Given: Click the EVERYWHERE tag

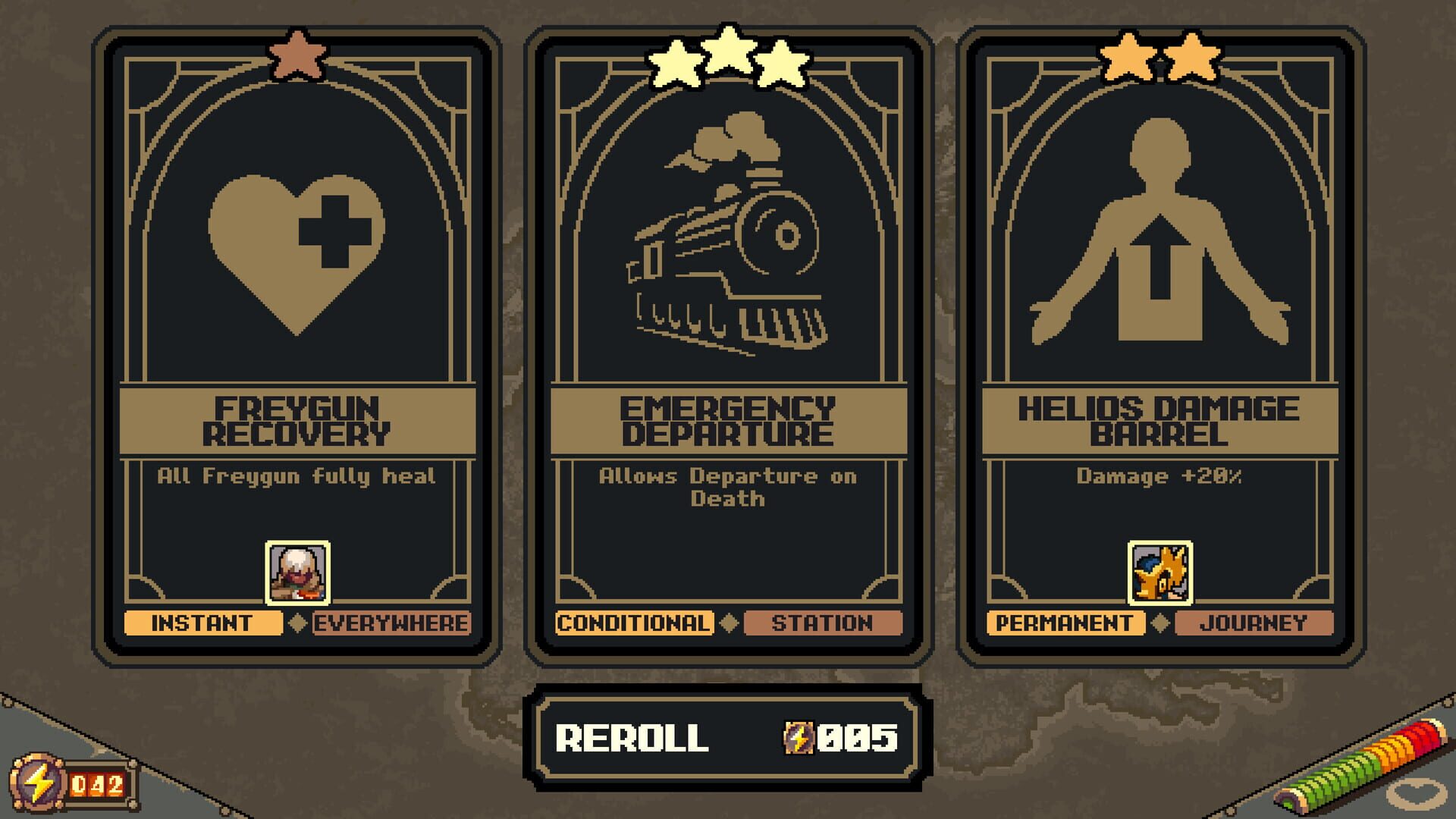Looking at the screenshot, I should (x=391, y=623).
